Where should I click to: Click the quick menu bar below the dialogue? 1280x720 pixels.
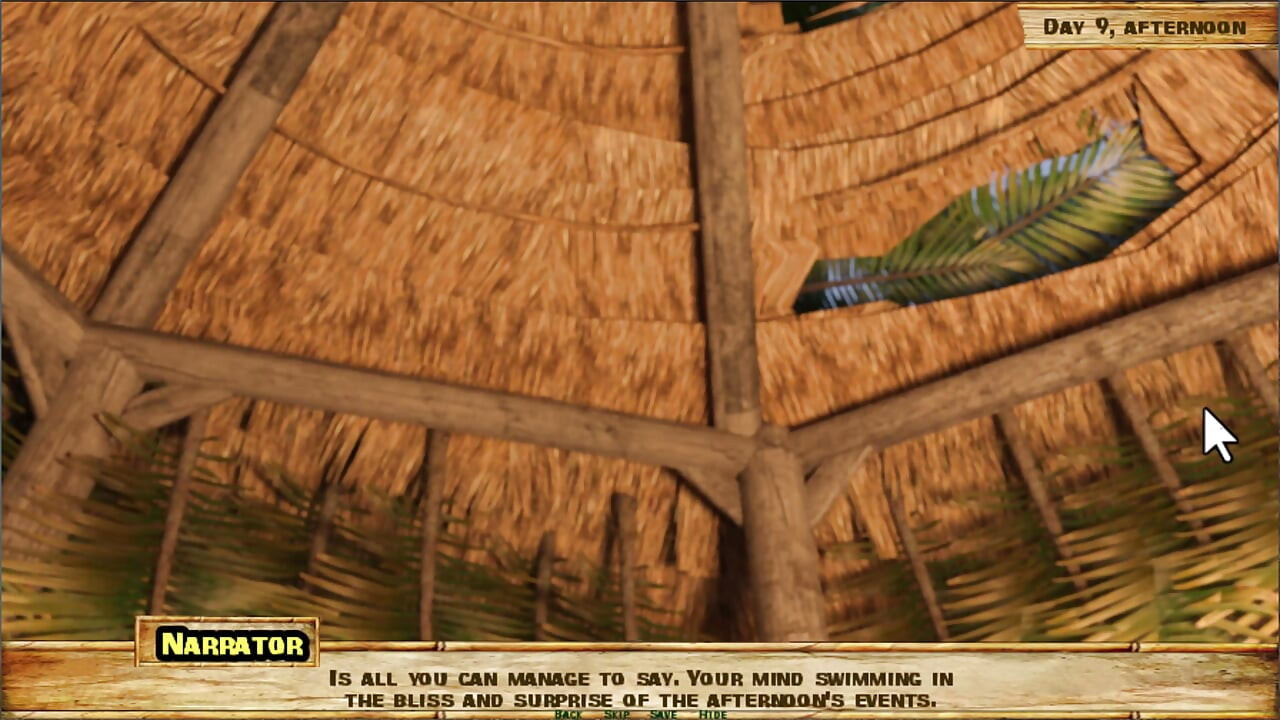pos(640,716)
